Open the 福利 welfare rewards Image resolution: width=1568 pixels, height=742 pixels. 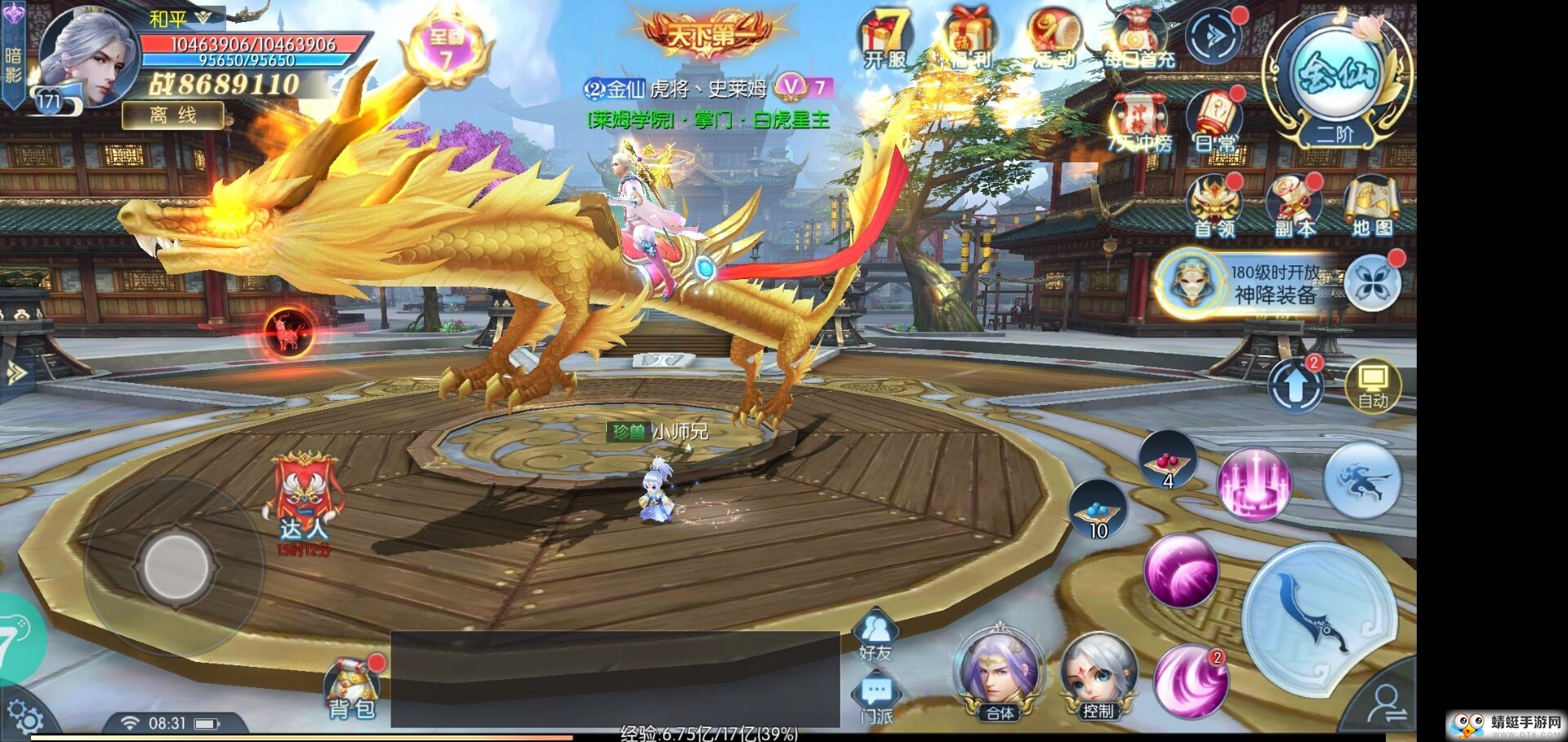point(969,38)
